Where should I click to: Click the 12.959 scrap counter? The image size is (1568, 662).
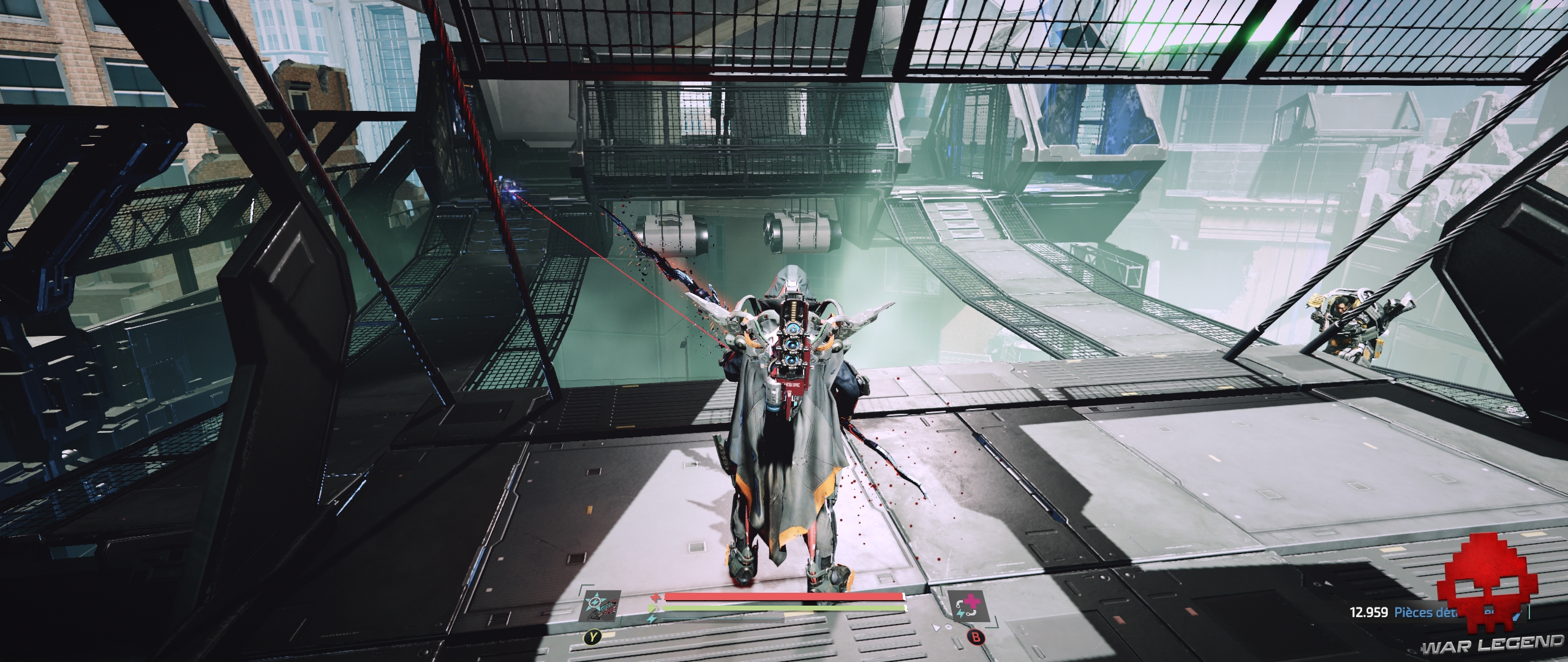[1369, 612]
